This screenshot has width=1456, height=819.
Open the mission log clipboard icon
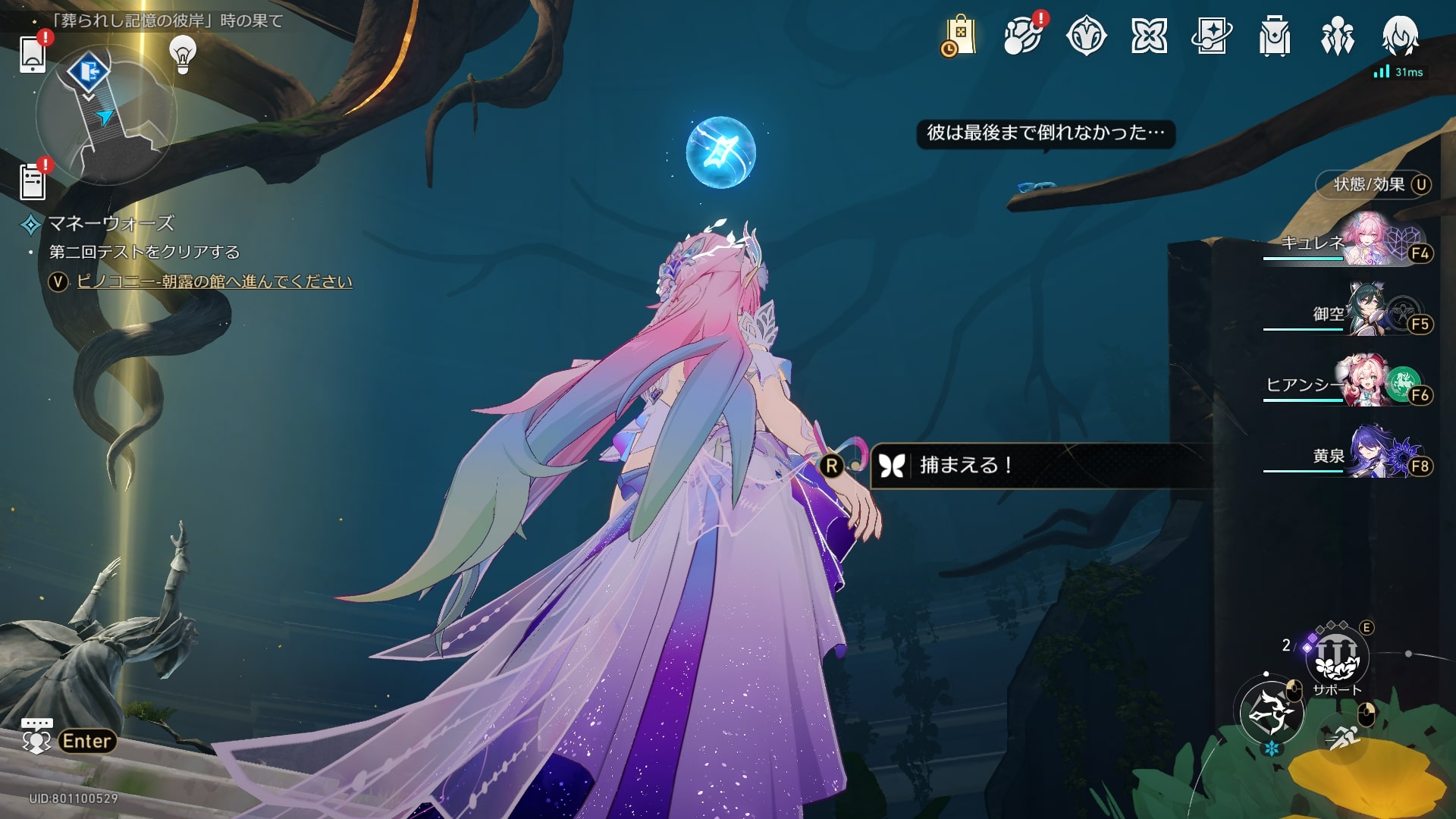click(x=33, y=182)
